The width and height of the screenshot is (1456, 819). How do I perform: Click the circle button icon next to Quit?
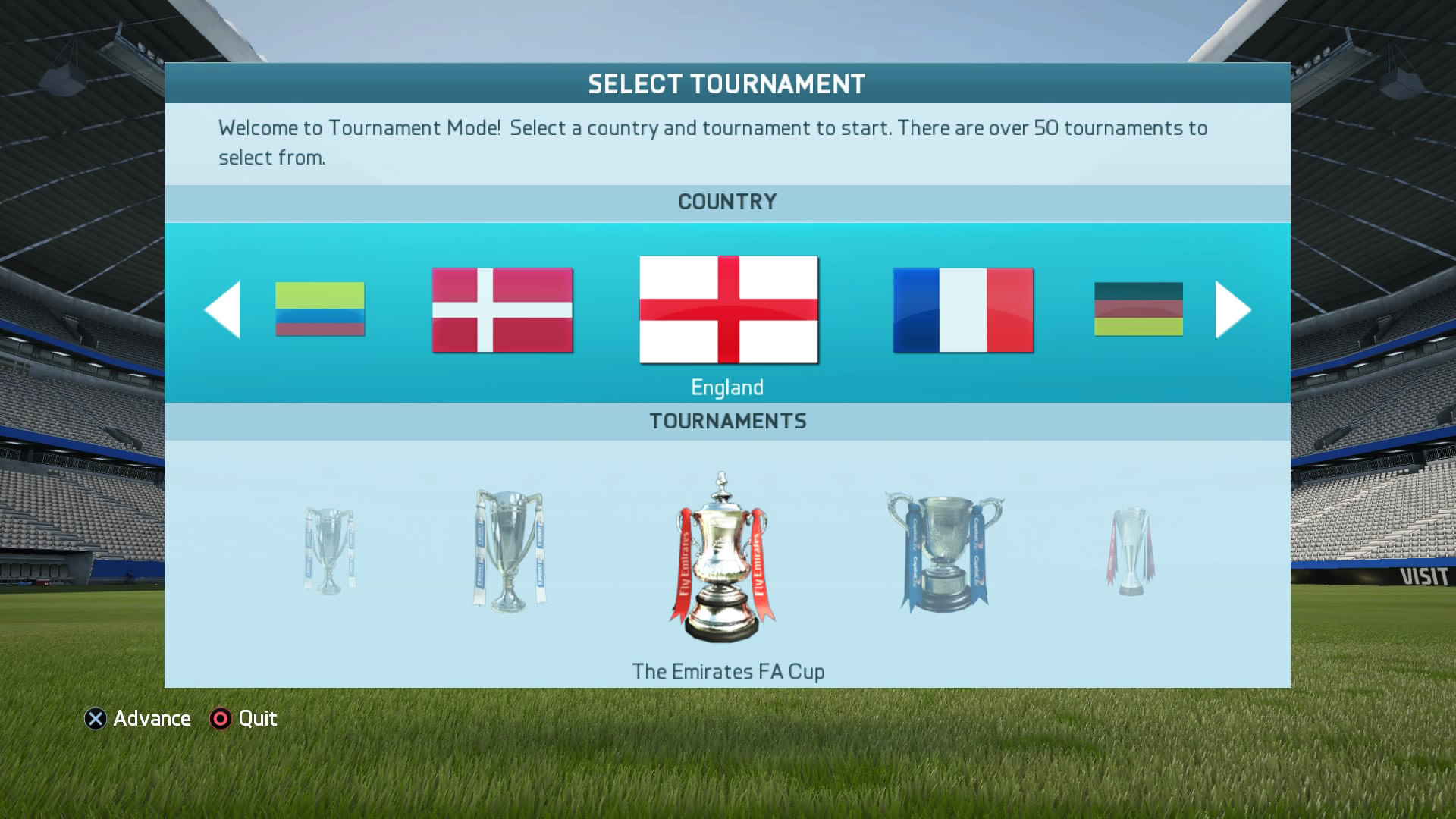click(221, 719)
